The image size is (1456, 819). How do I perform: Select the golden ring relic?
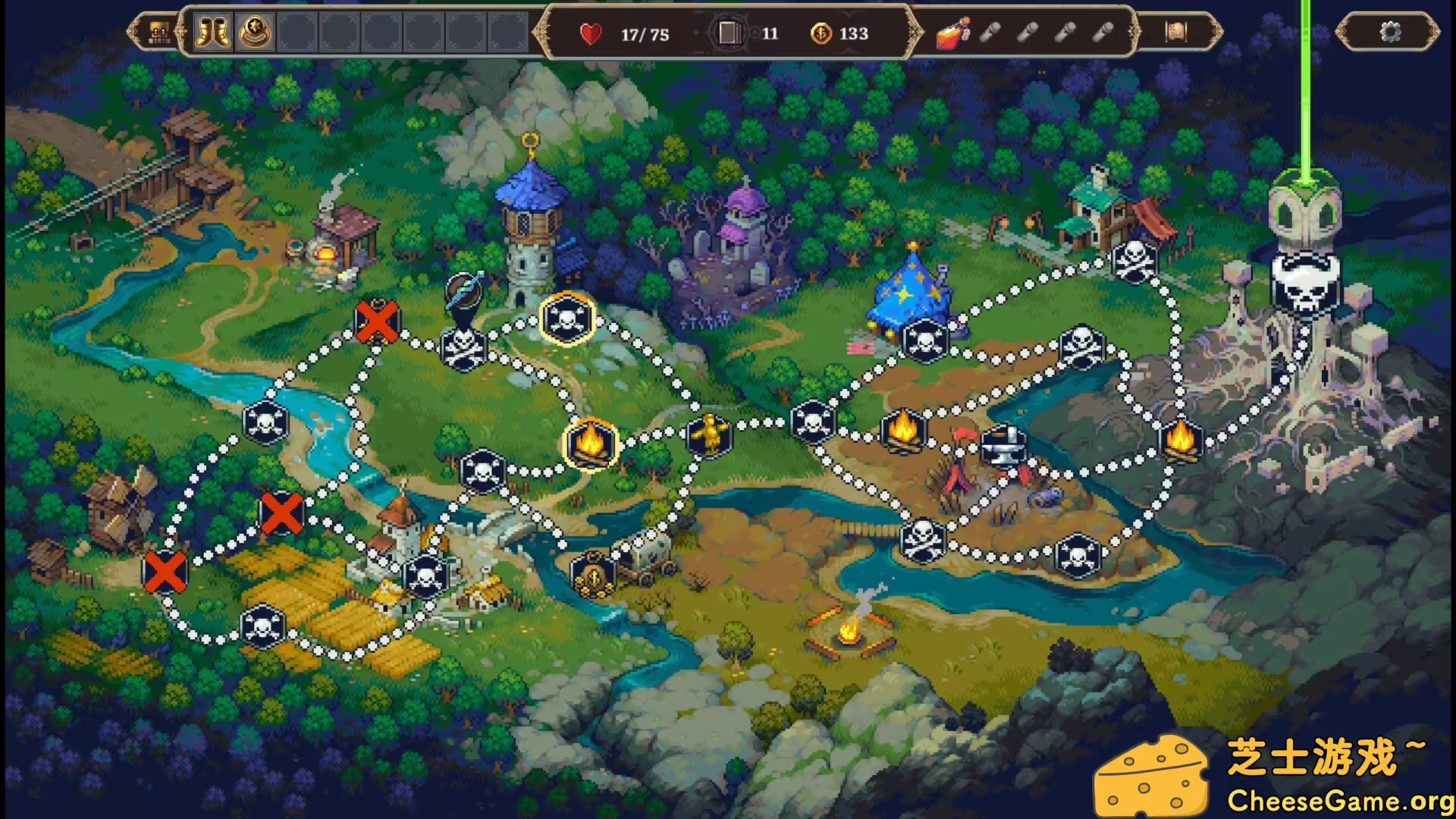click(256, 33)
